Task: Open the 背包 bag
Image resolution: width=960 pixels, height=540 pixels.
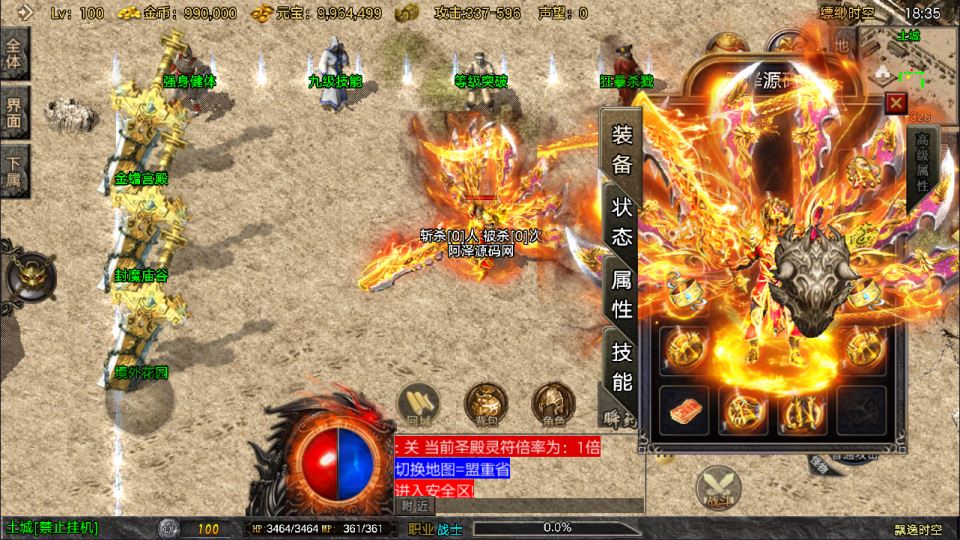Action: pos(484,403)
